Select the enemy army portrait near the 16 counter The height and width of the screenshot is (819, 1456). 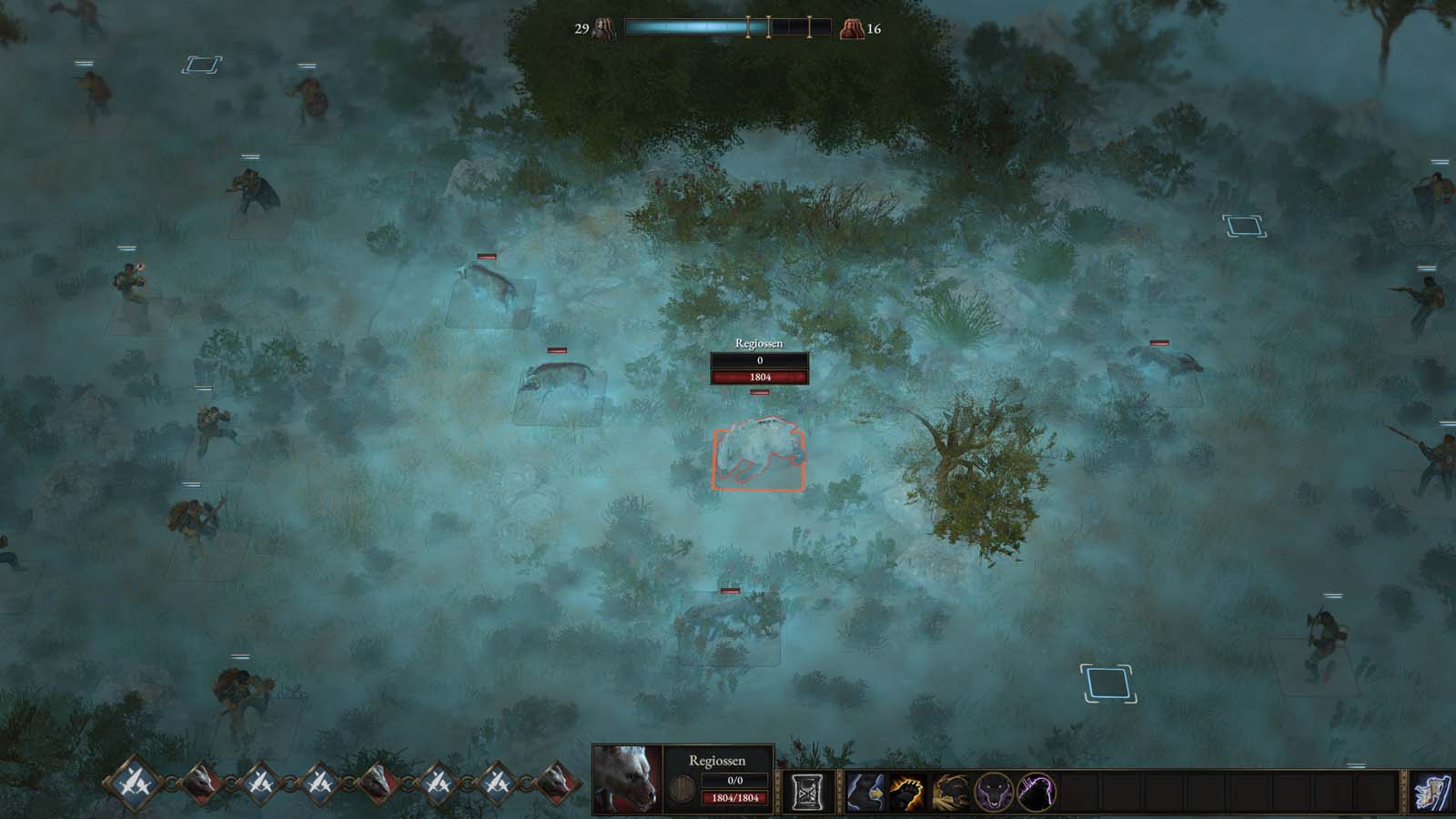[x=852, y=26]
